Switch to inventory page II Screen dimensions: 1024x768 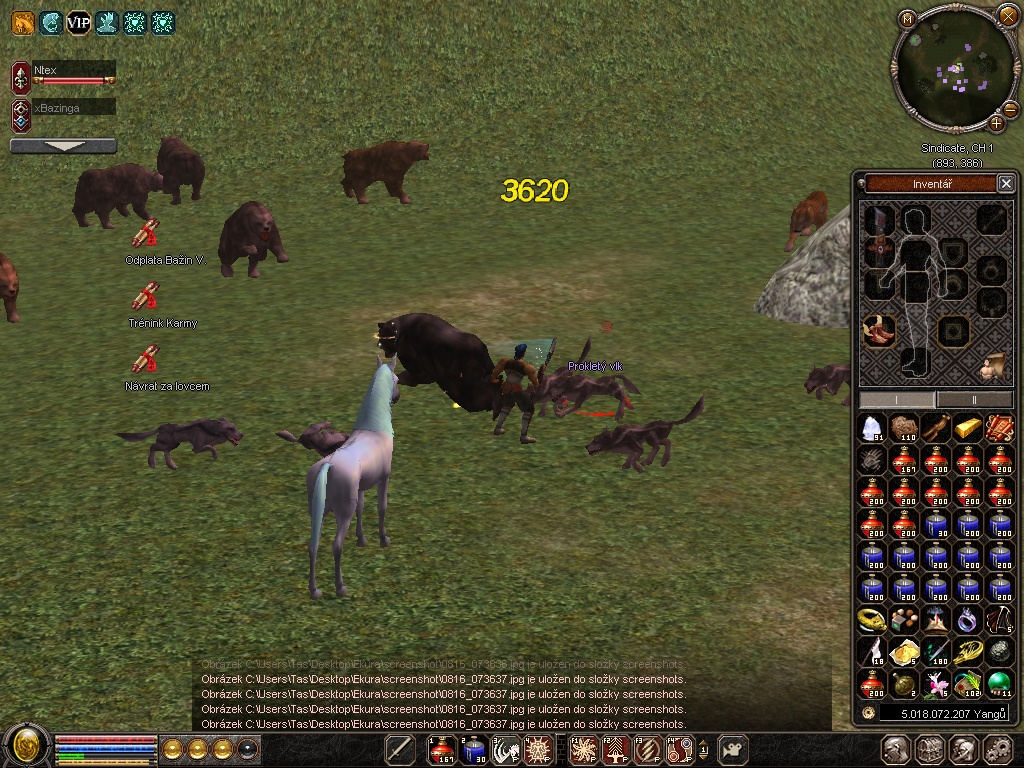974,400
